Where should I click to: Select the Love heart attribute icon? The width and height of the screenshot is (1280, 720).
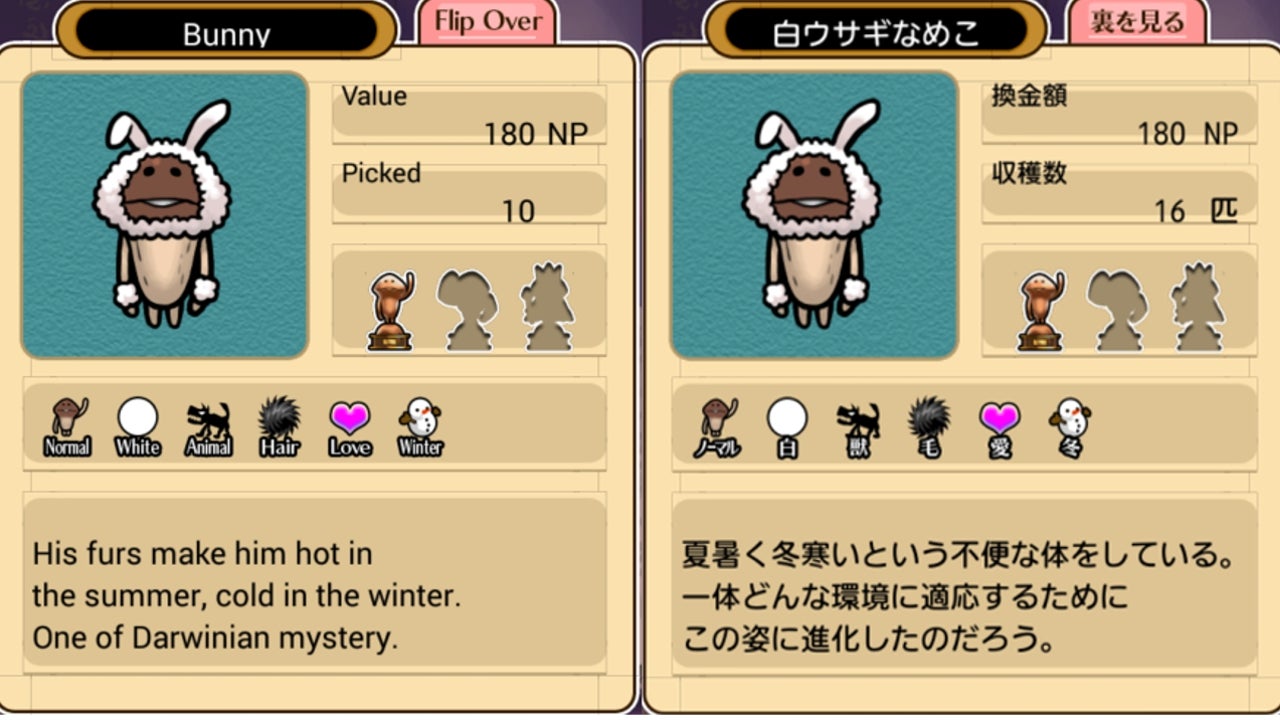(350, 425)
